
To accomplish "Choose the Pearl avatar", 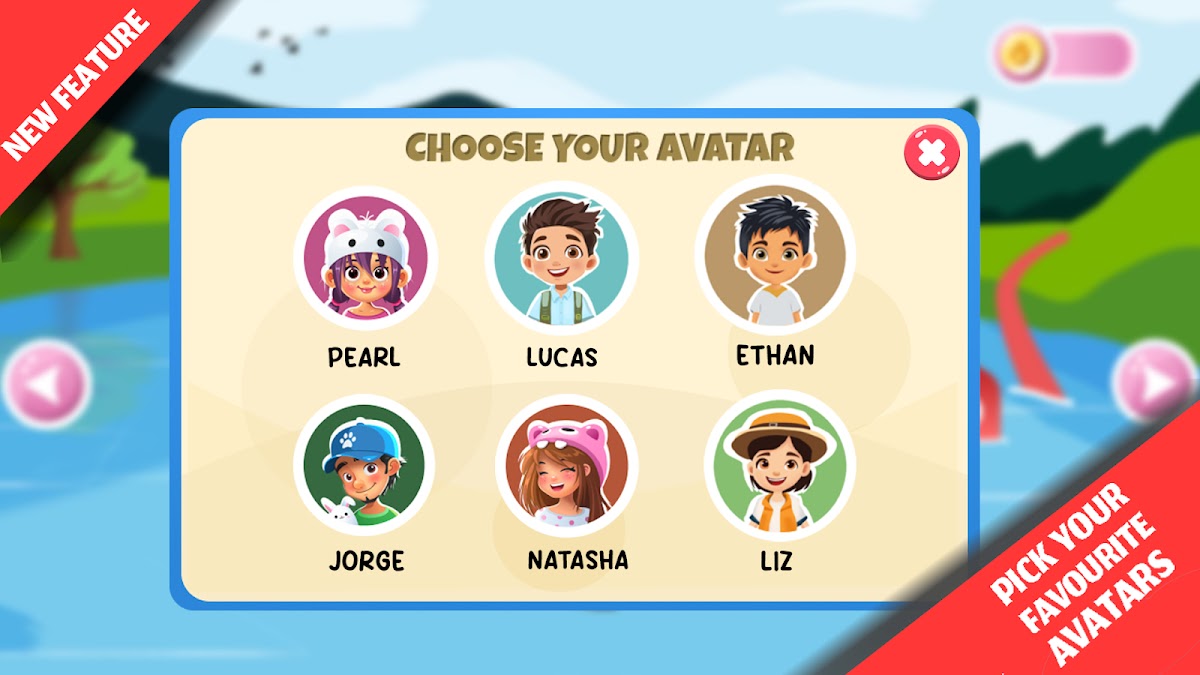I will pyautogui.click(x=365, y=258).
